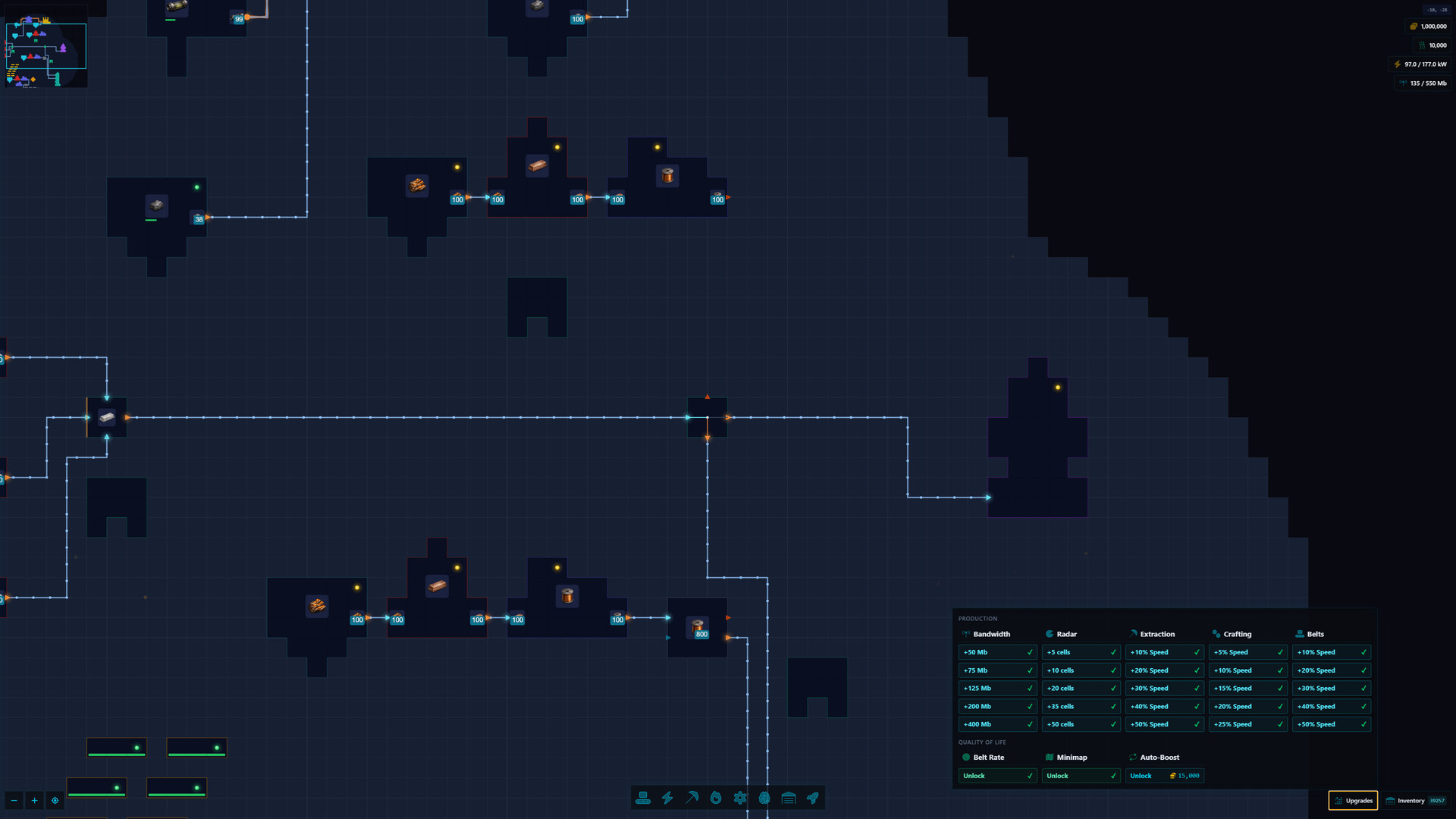Click the minimap in the top-left corner
Screen dimensions: 1456x819
pos(45,45)
